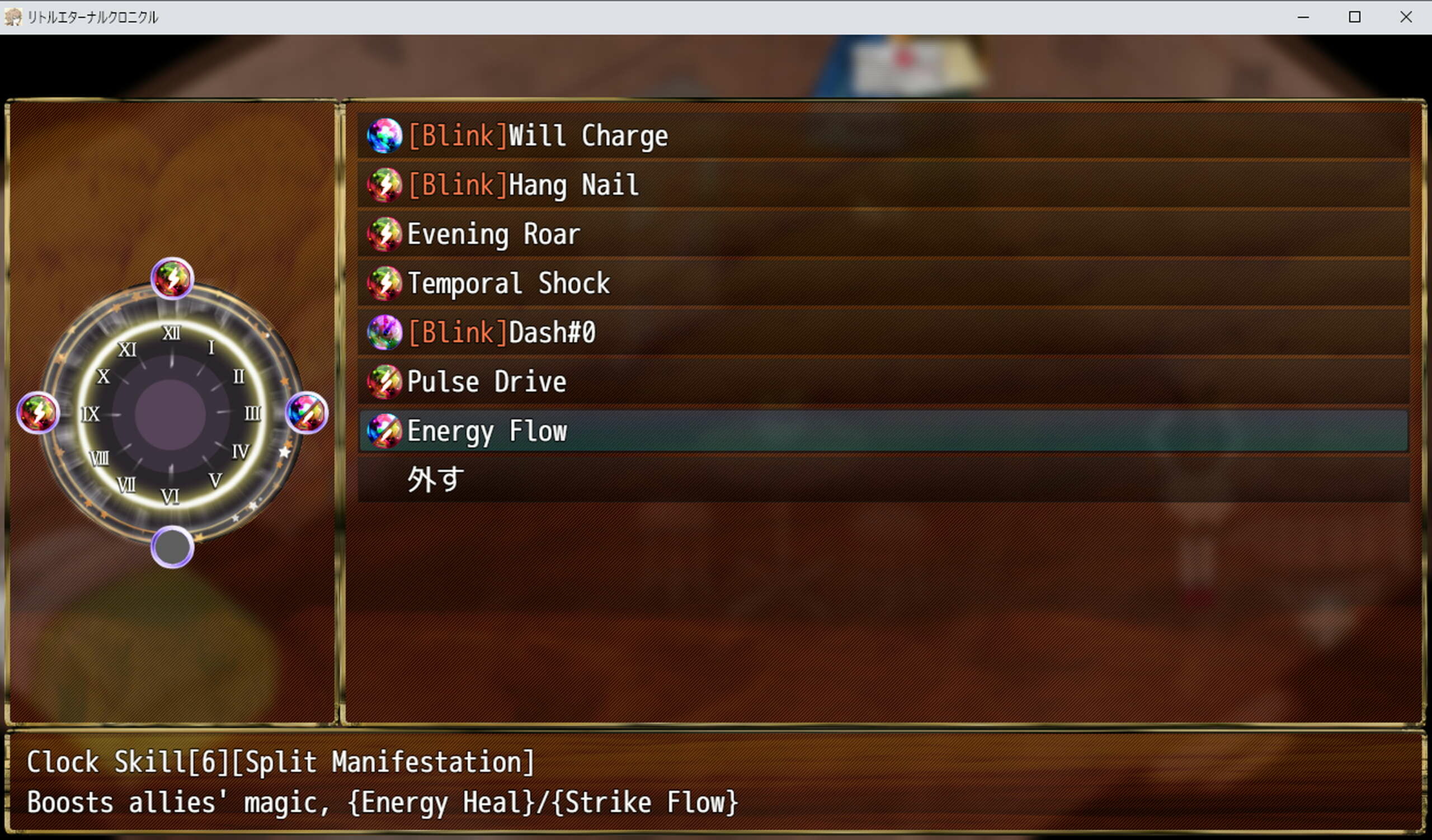Select the empty slot below the VI numeral

point(172,547)
